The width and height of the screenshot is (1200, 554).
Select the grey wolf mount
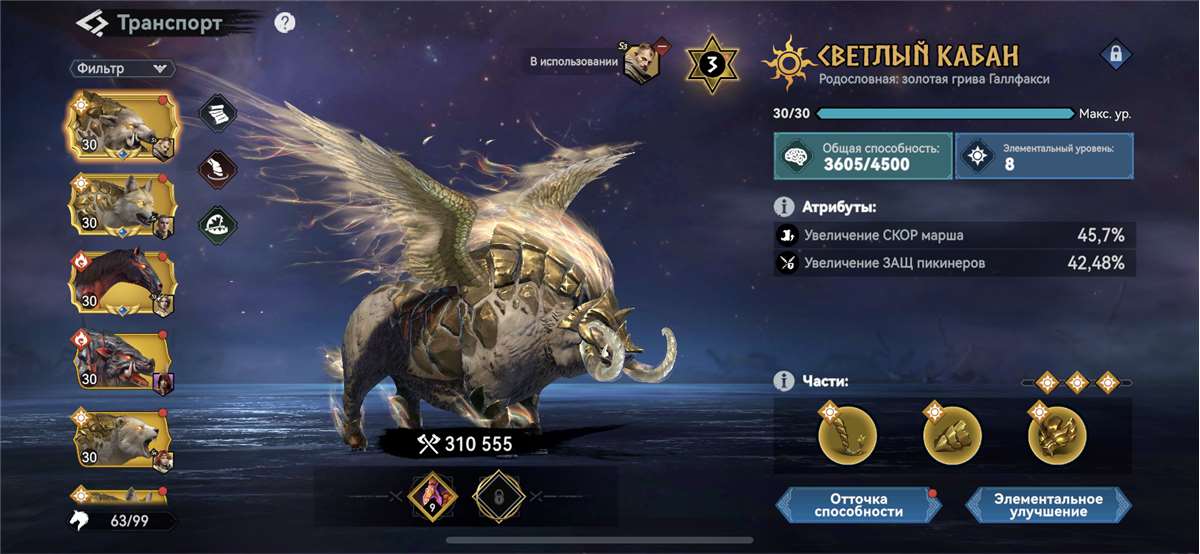click(x=120, y=205)
